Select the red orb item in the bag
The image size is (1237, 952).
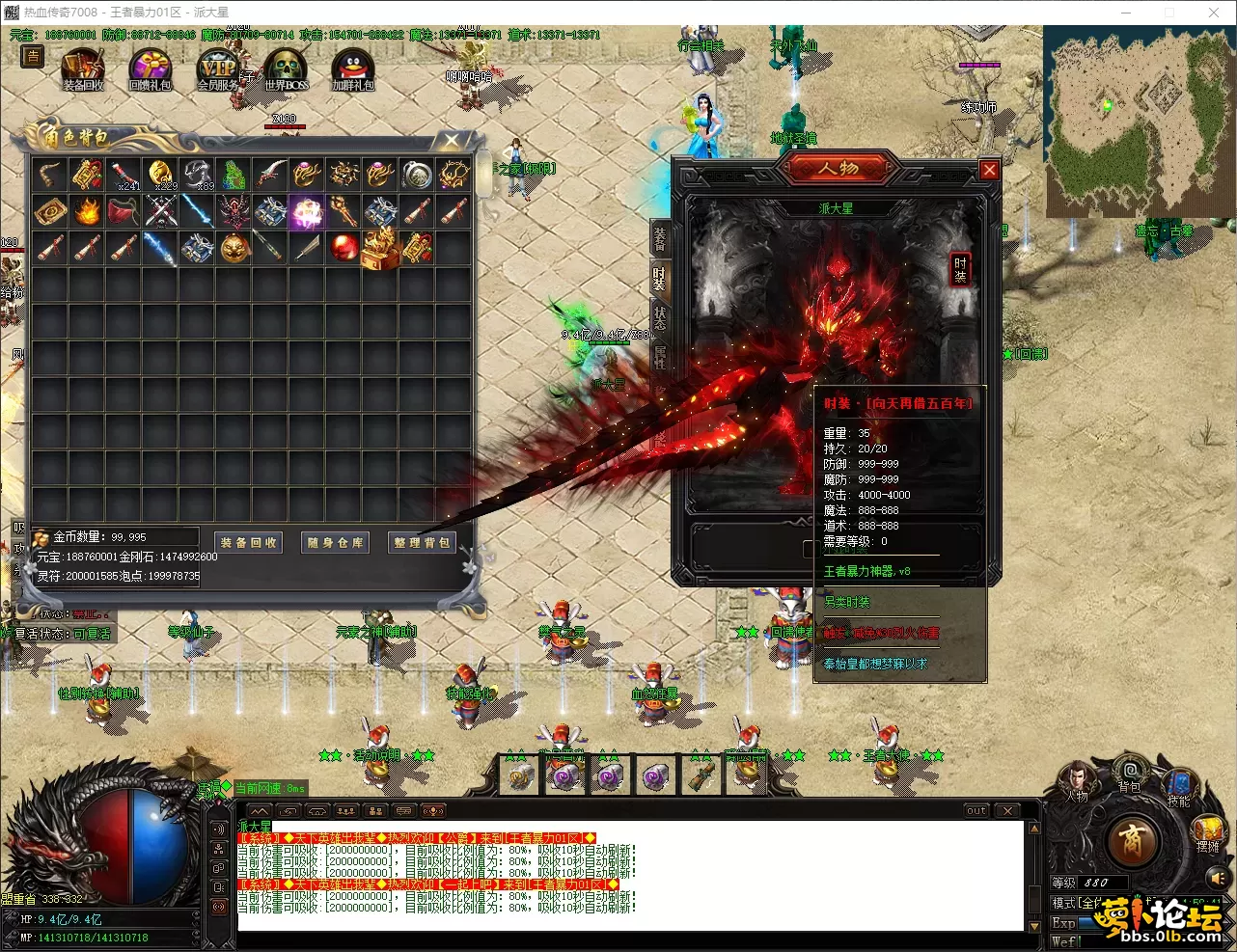click(x=344, y=248)
